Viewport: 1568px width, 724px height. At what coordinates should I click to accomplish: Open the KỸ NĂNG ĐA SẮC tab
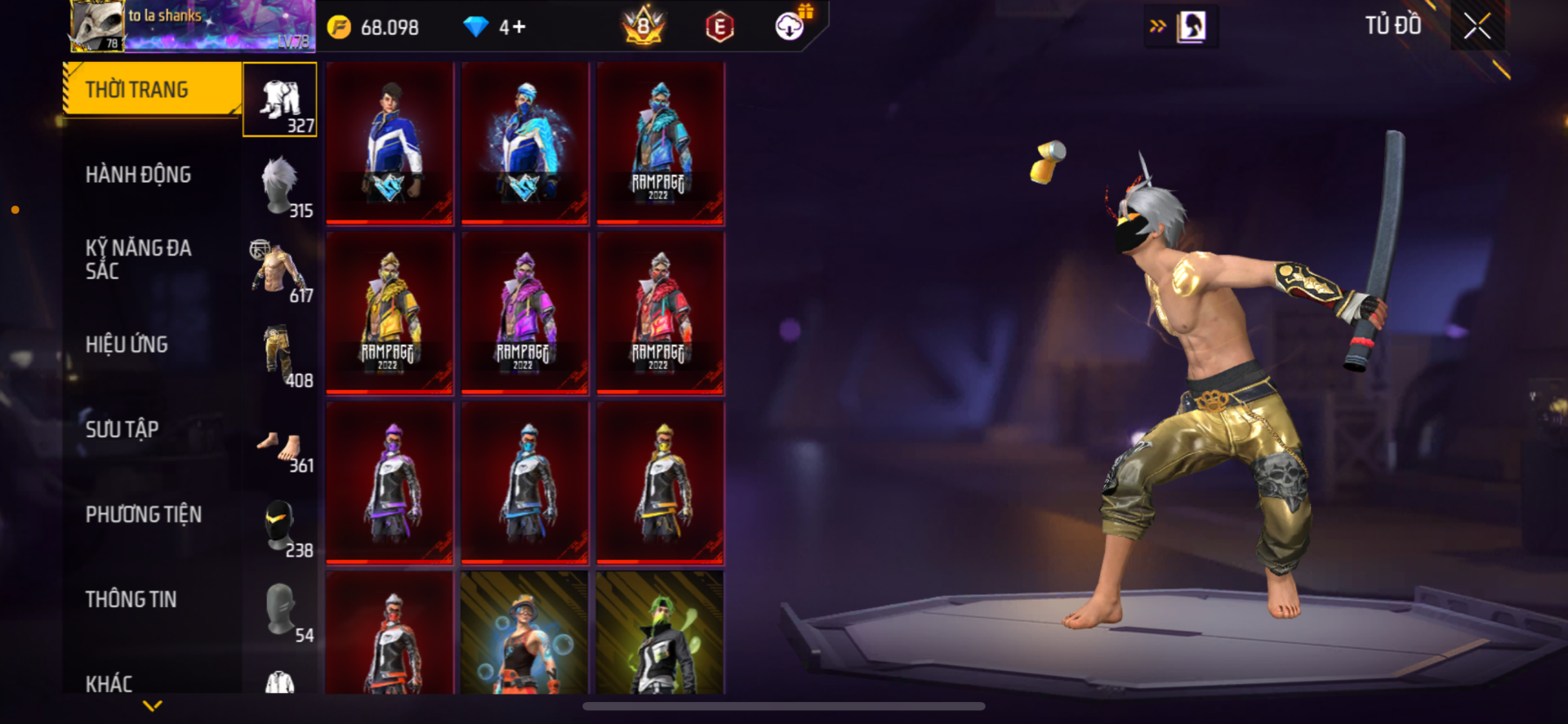click(x=139, y=260)
